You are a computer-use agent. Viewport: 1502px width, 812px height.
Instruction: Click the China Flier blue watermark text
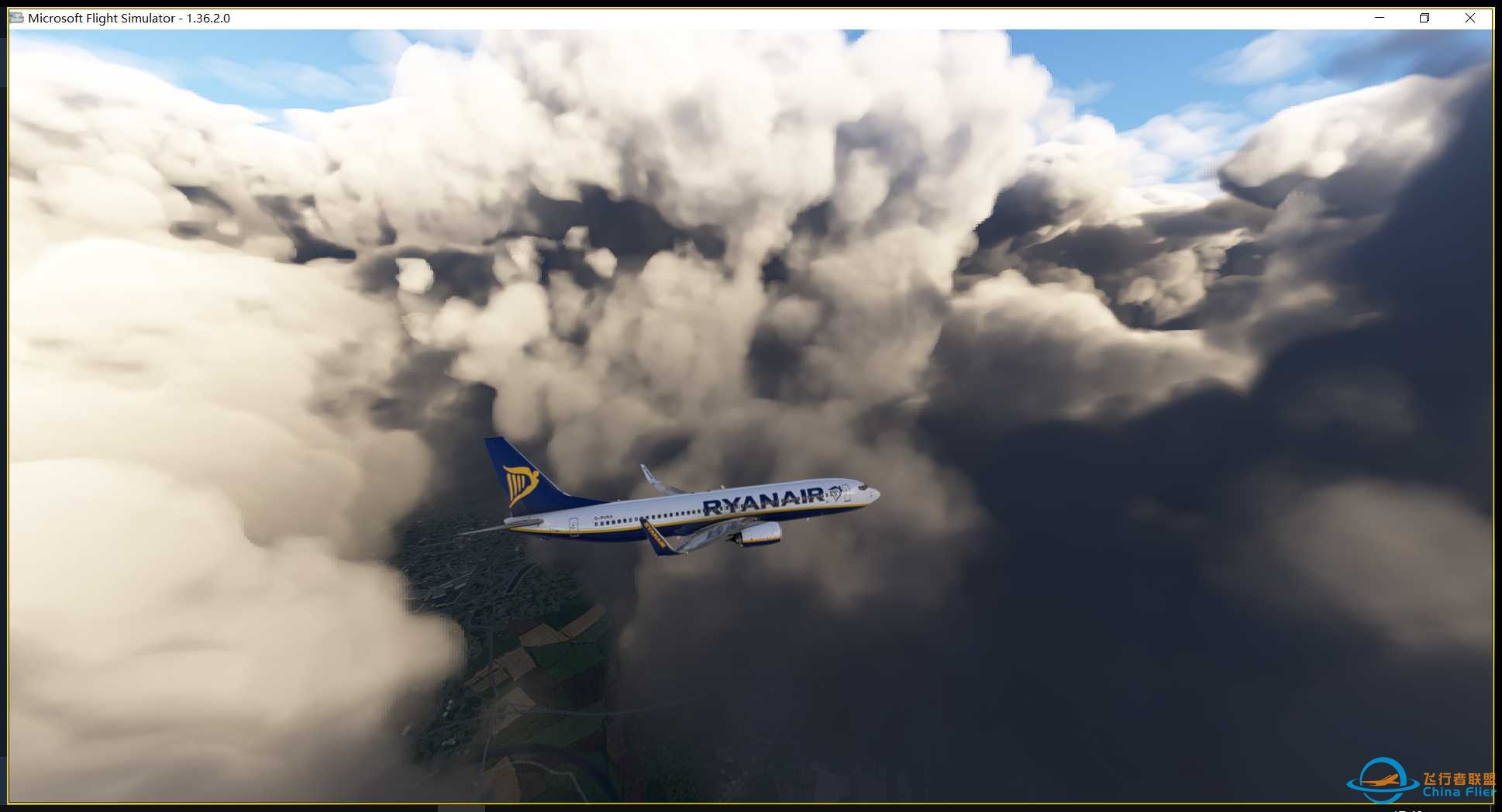click(x=1457, y=792)
